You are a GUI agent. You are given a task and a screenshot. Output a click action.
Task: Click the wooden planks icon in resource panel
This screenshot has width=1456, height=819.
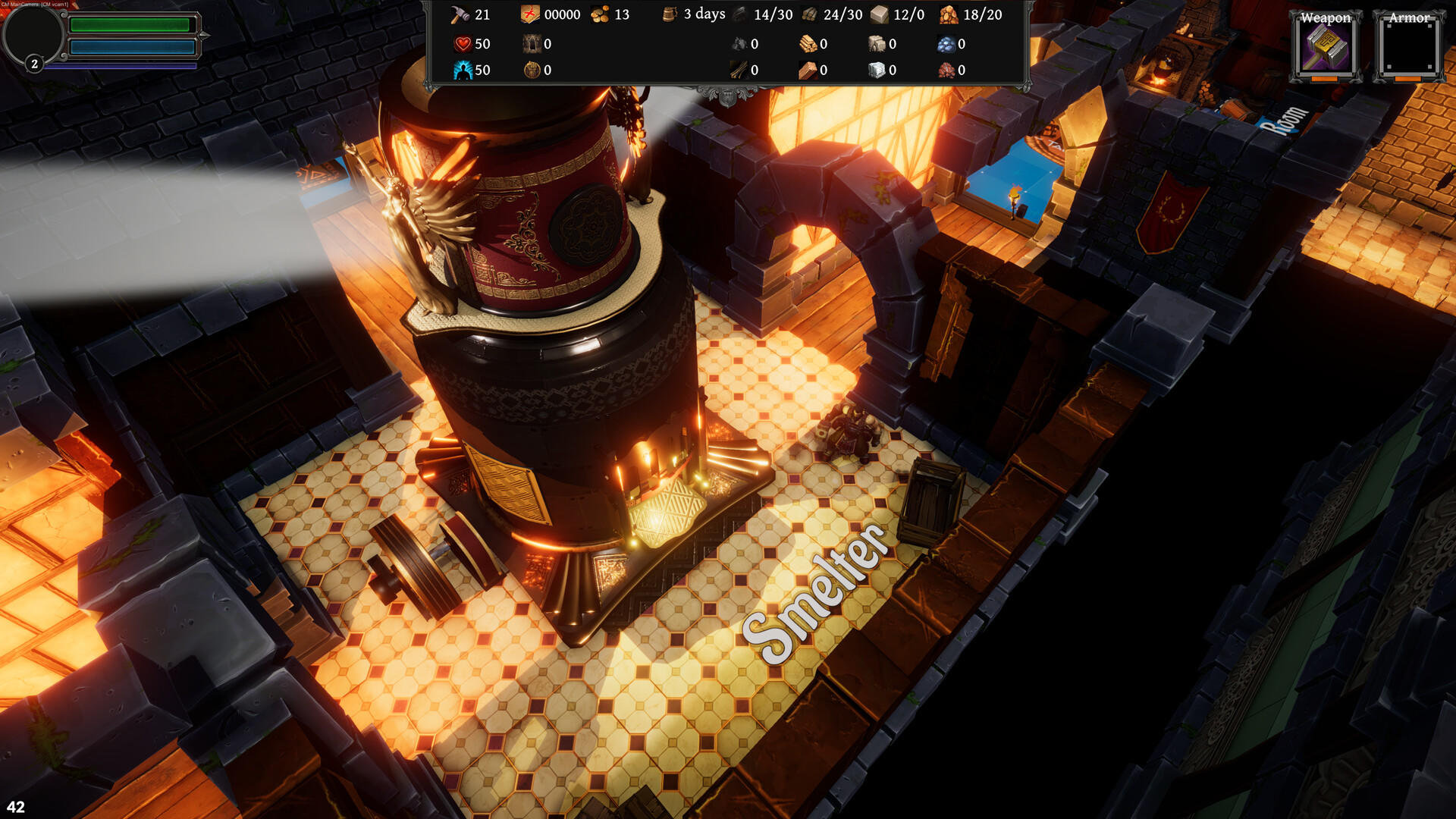click(808, 44)
